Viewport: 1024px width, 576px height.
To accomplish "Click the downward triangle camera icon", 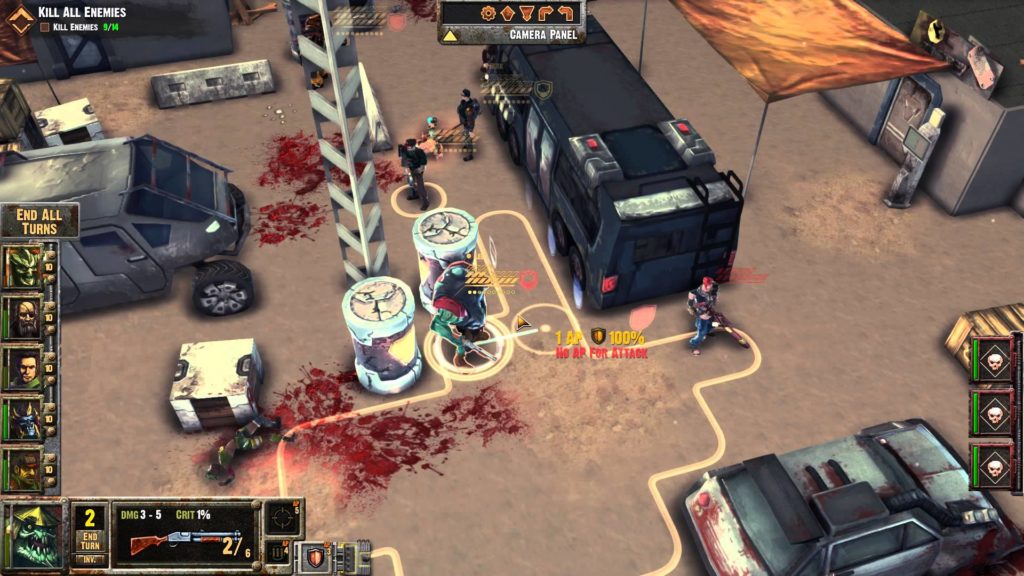I will (527, 13).
